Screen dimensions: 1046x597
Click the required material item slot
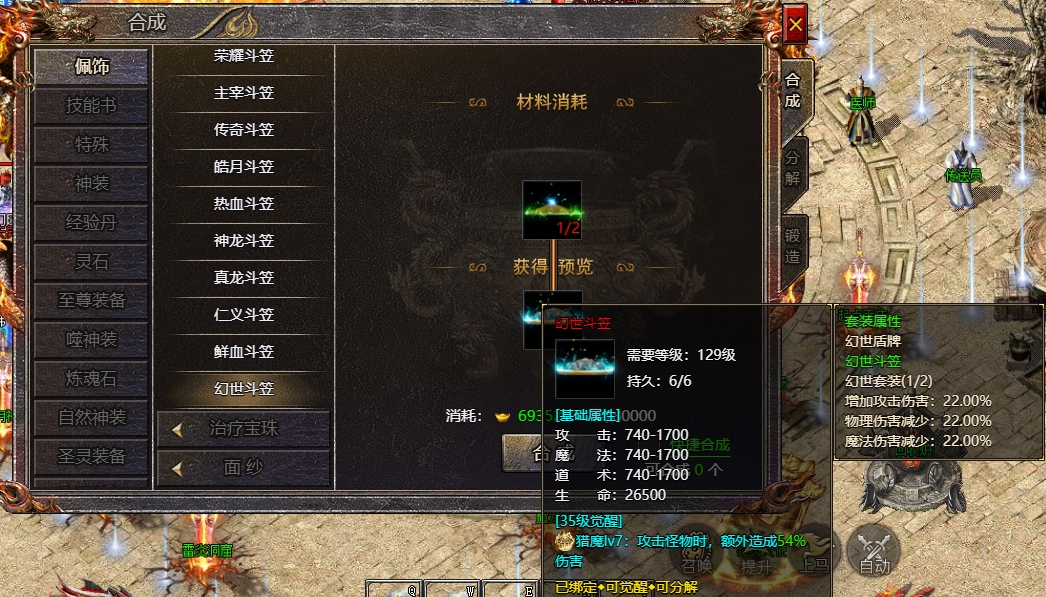tap(552, 210)
